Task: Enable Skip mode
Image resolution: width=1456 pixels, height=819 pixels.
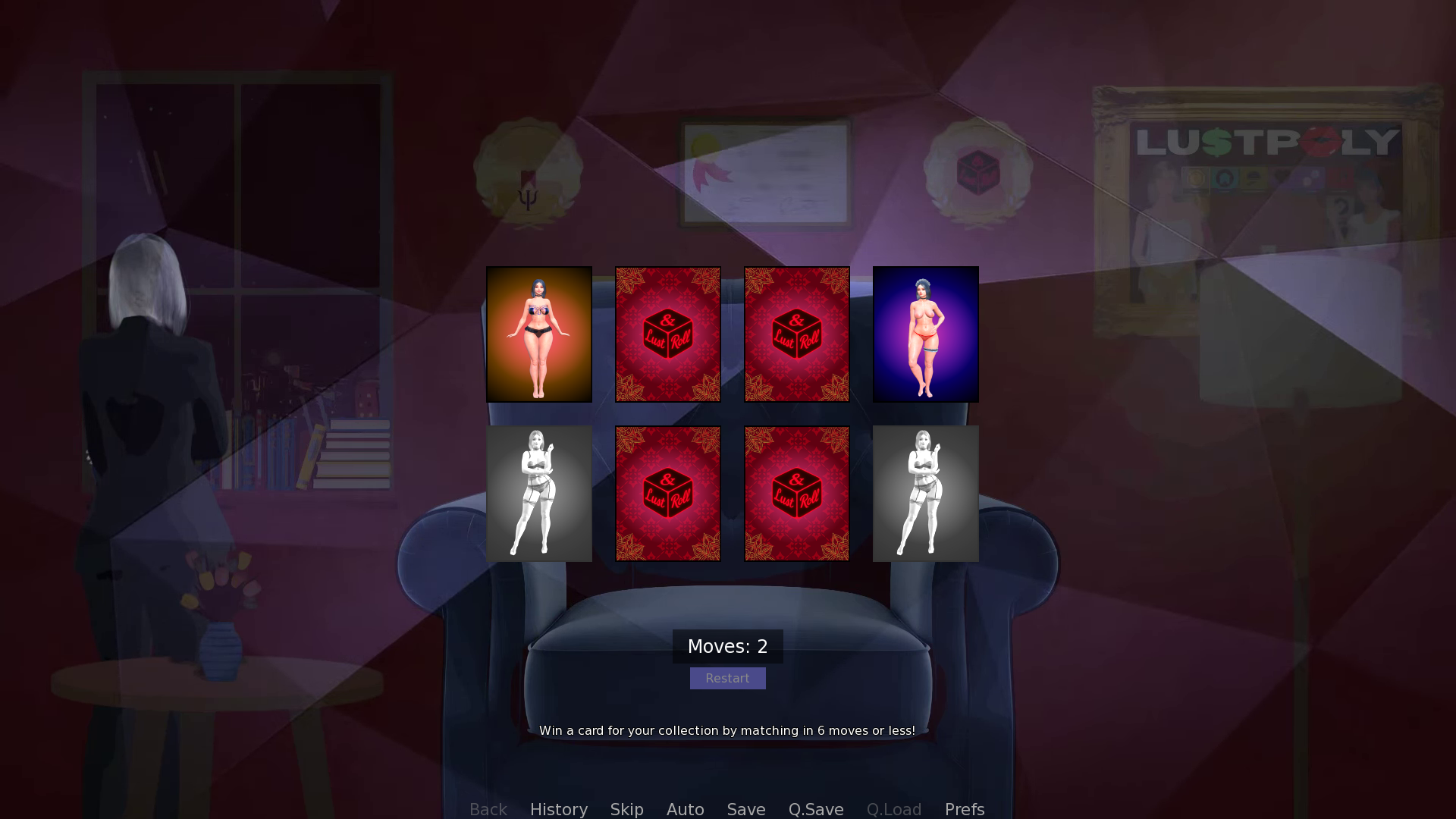Action: point(626,809)
